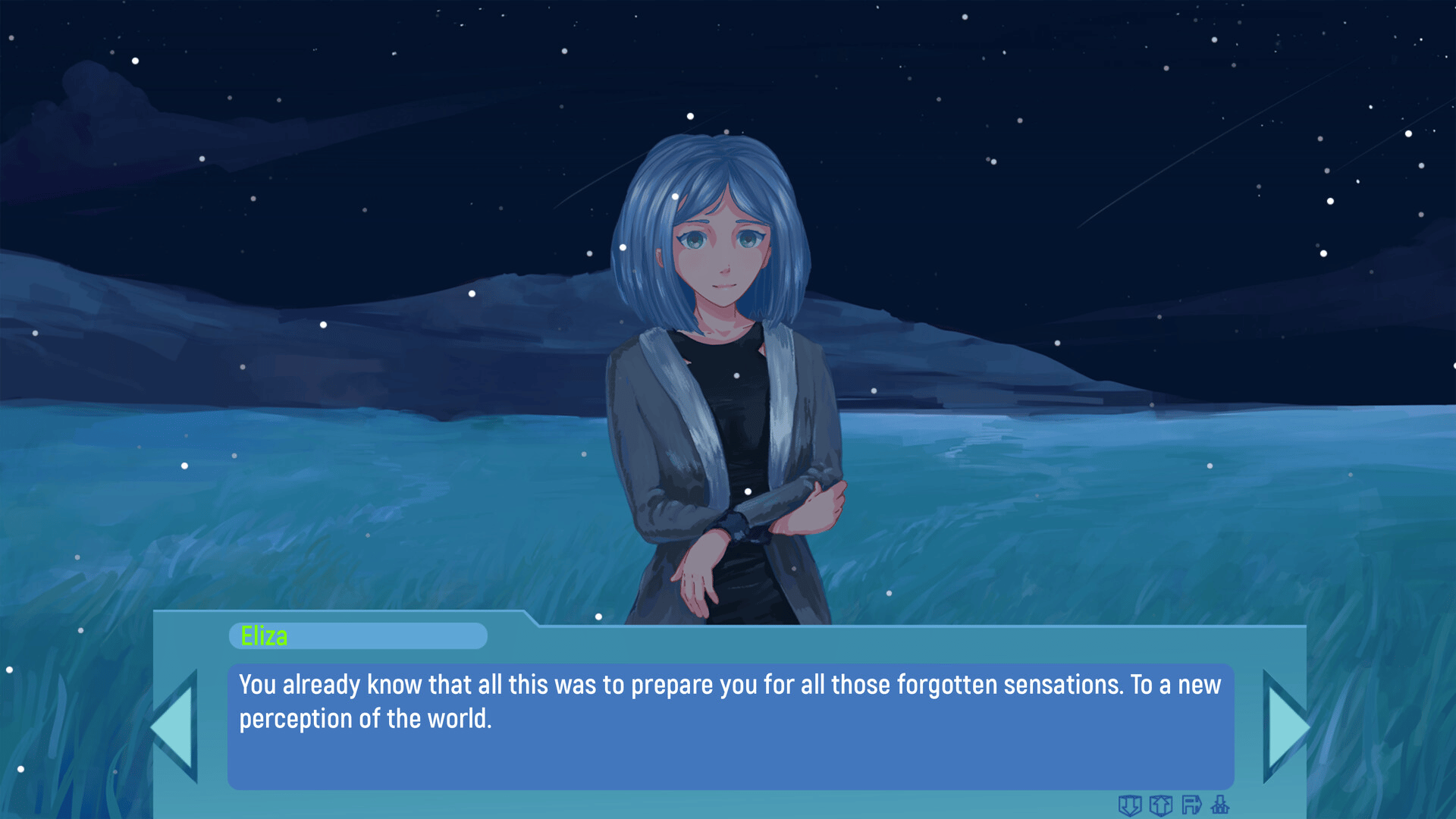Advance dialogue with the right arrow
1456x819 pixels.
pos(1285,726)
